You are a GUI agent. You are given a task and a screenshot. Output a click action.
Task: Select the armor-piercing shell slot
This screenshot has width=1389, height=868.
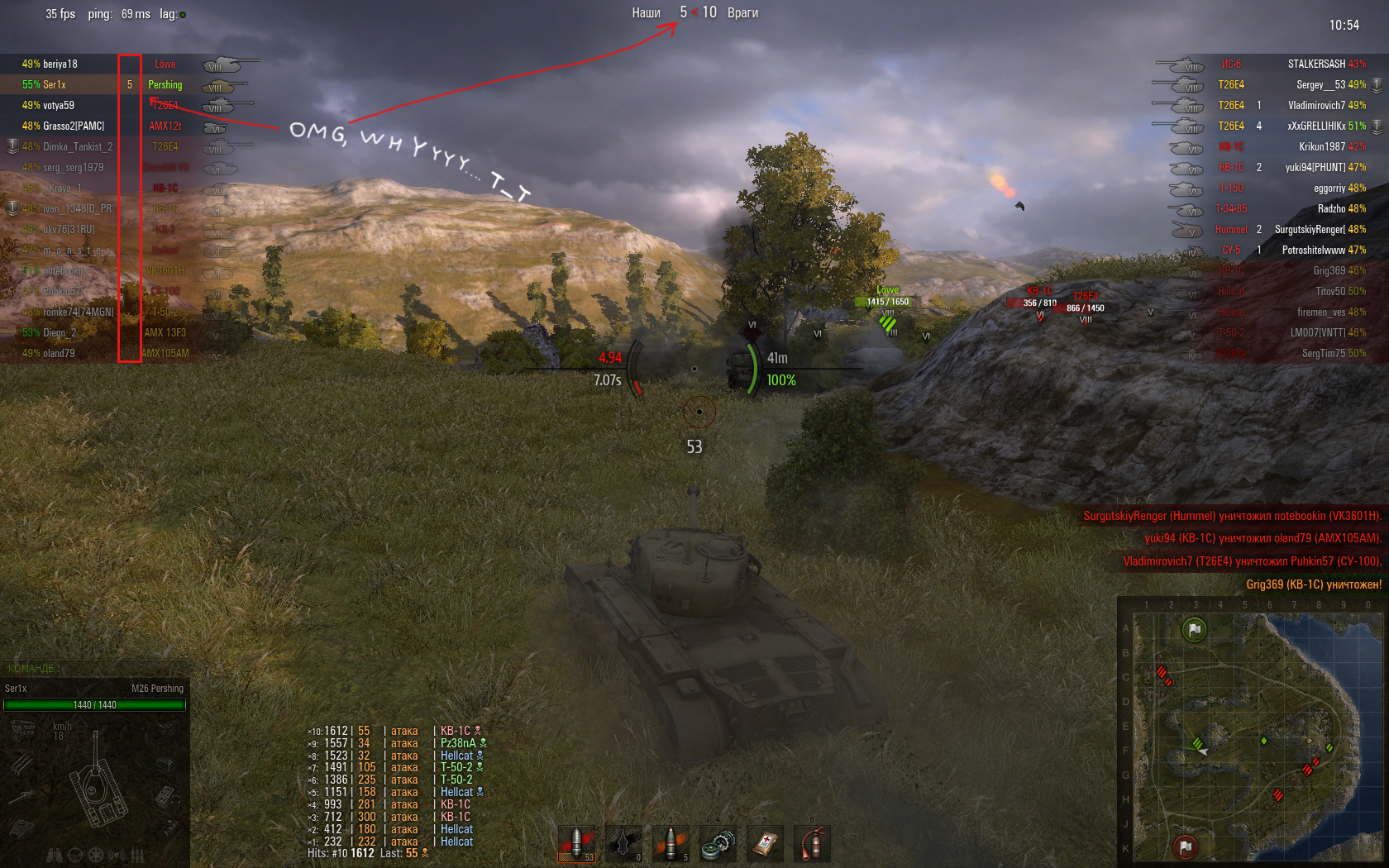577,844
